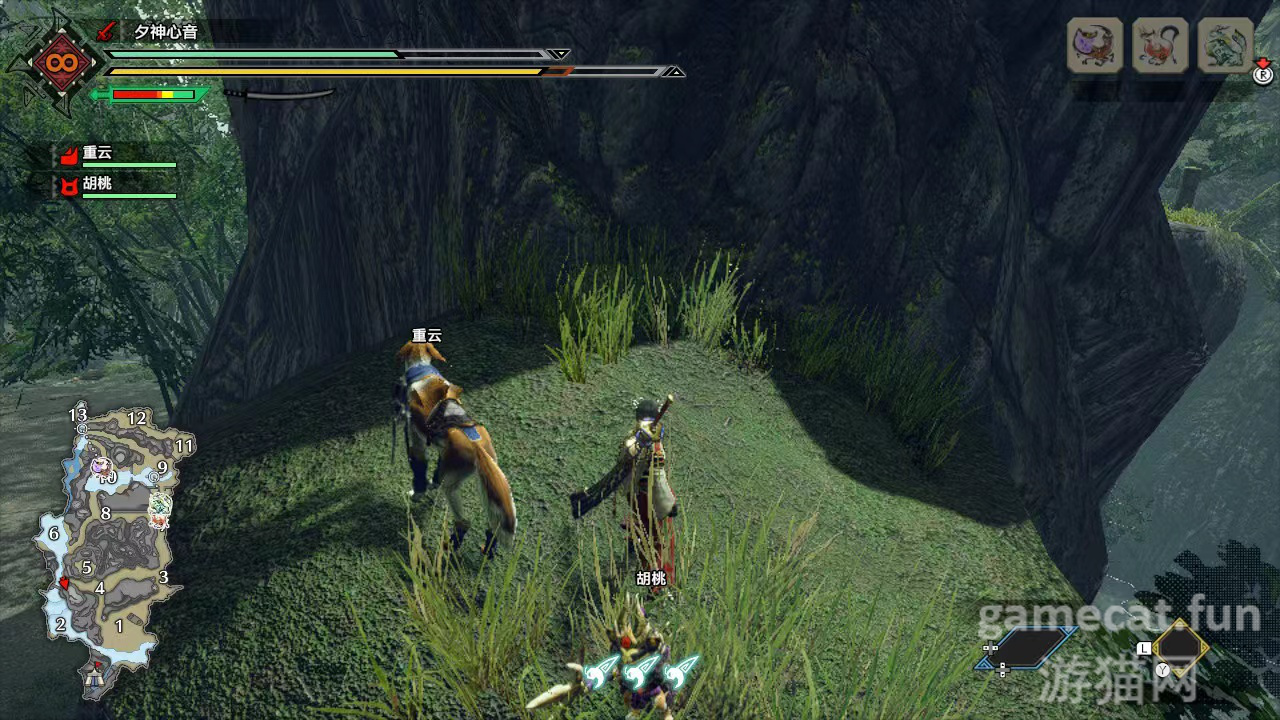Click area 13 on the minimap
The width and height of the screenshot is (1280, 720).
click(78, 414)
